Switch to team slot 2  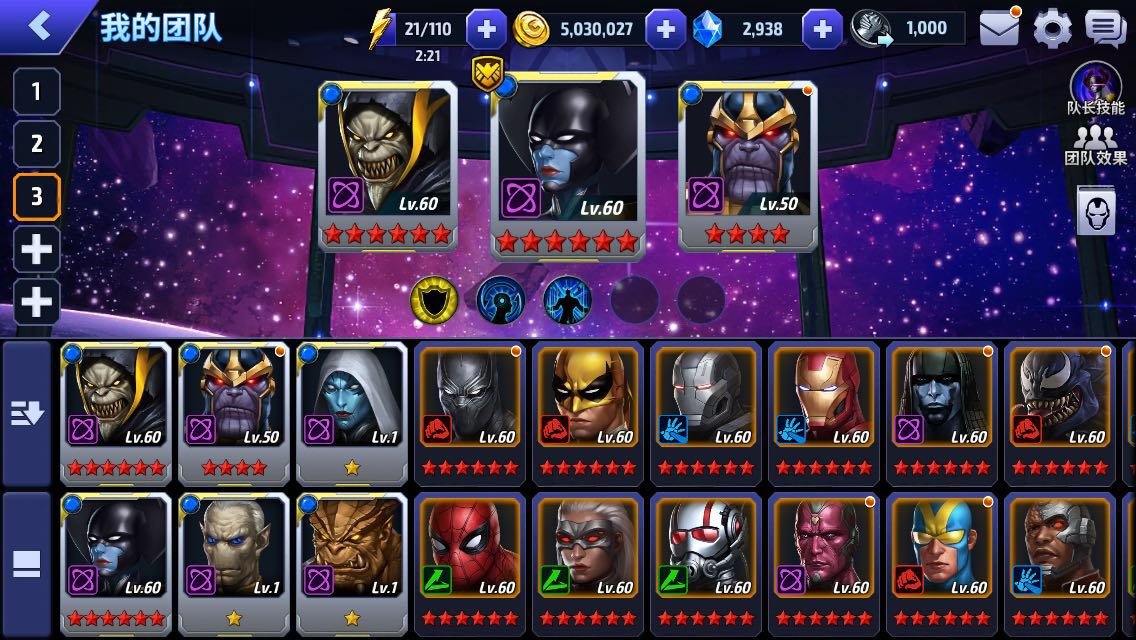[x=36, y=143]
